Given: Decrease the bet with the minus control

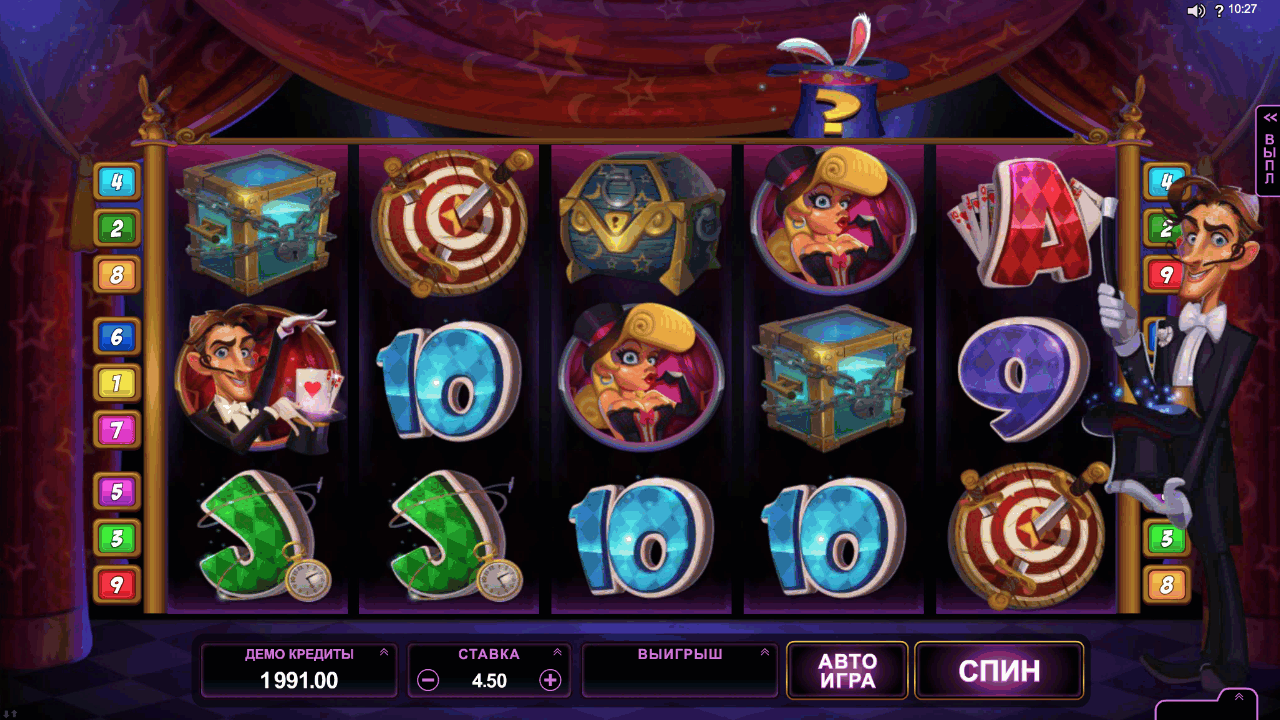Looking at the screenshot, I should (427, 678).
